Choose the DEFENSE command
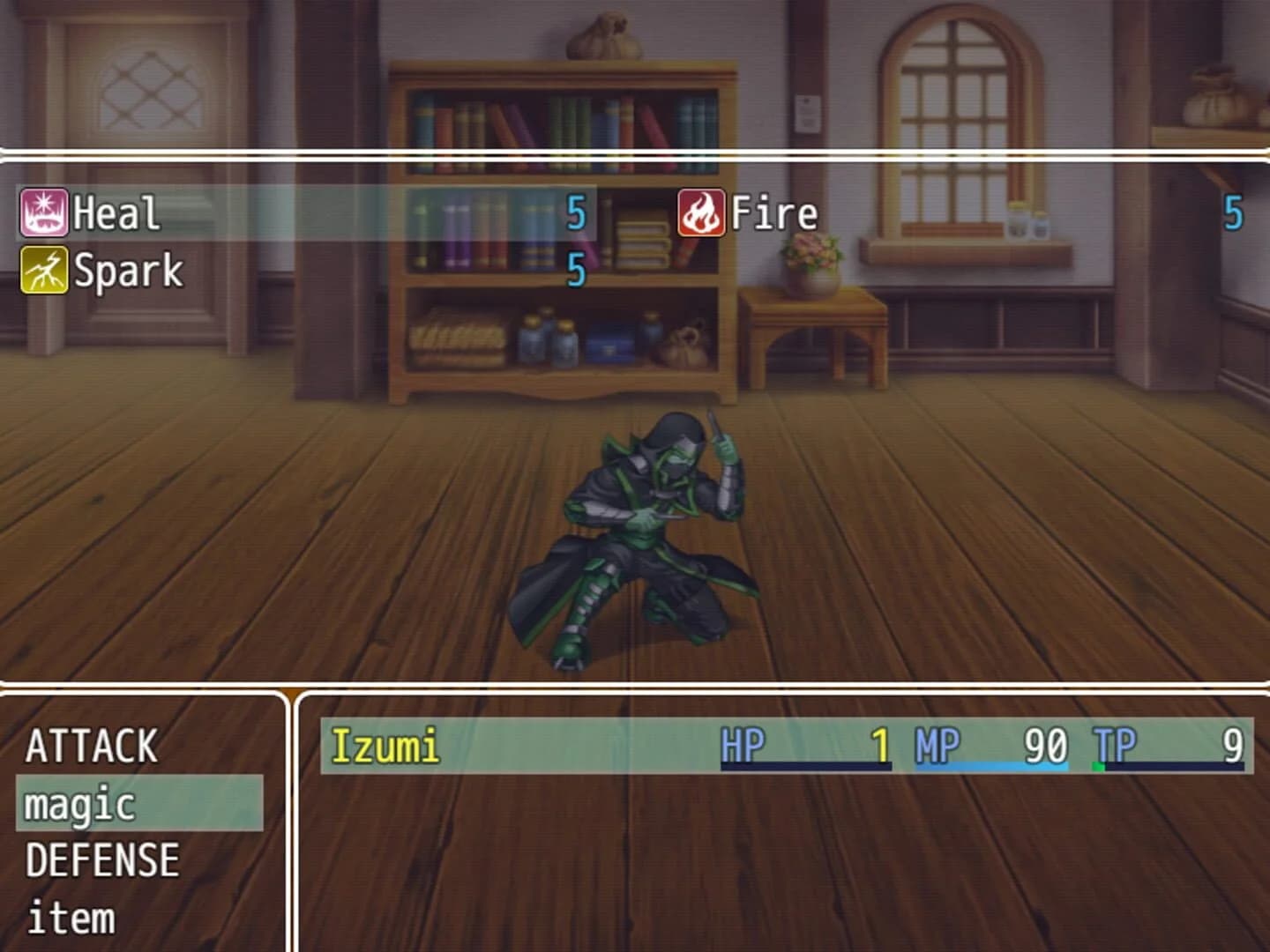Viewport: 1270px width, 952px height. tap(101, 859)
